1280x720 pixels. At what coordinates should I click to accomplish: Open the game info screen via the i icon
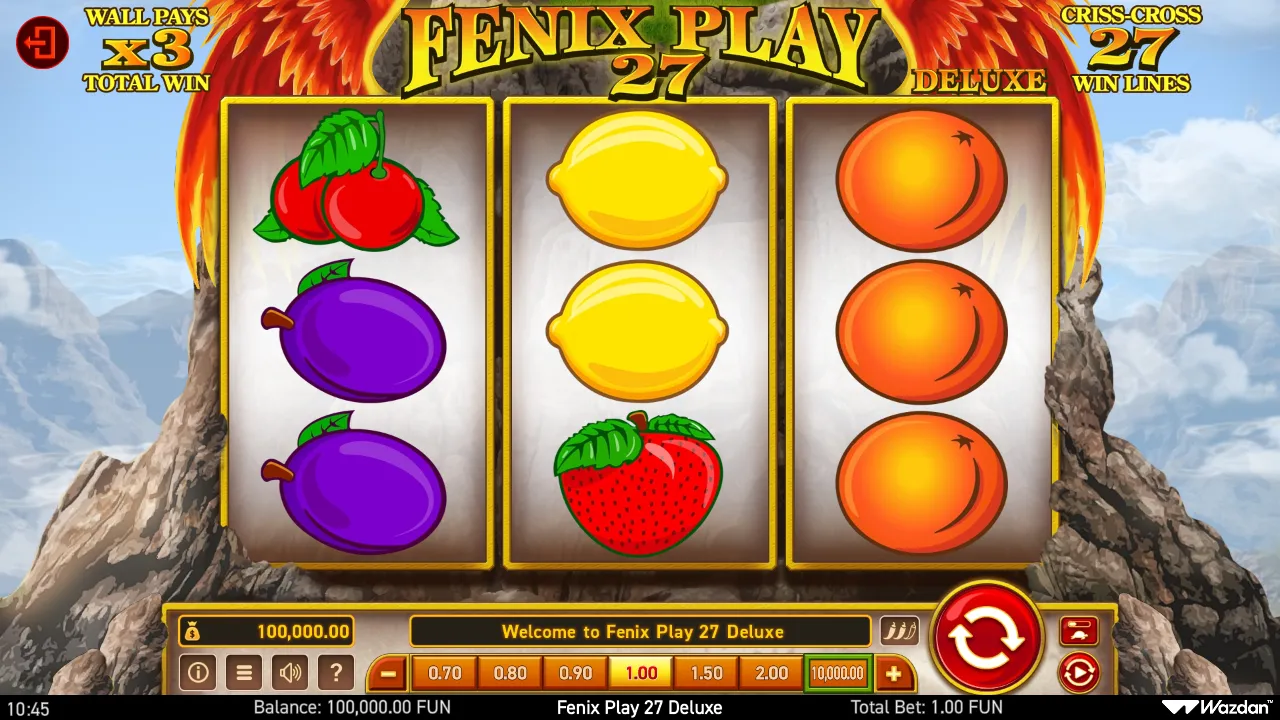click(x=198, y=672)
